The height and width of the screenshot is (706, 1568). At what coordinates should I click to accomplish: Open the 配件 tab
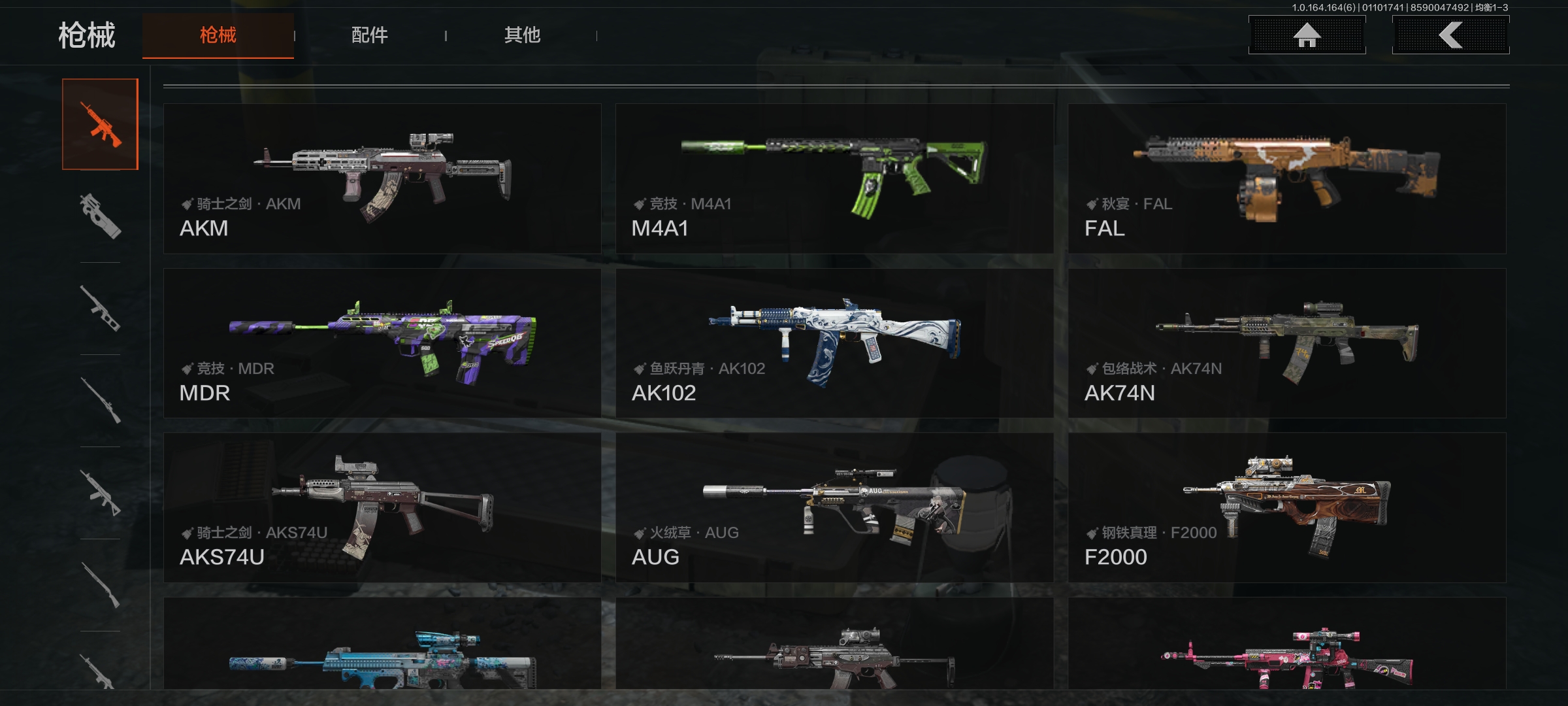tap(370, 35)
